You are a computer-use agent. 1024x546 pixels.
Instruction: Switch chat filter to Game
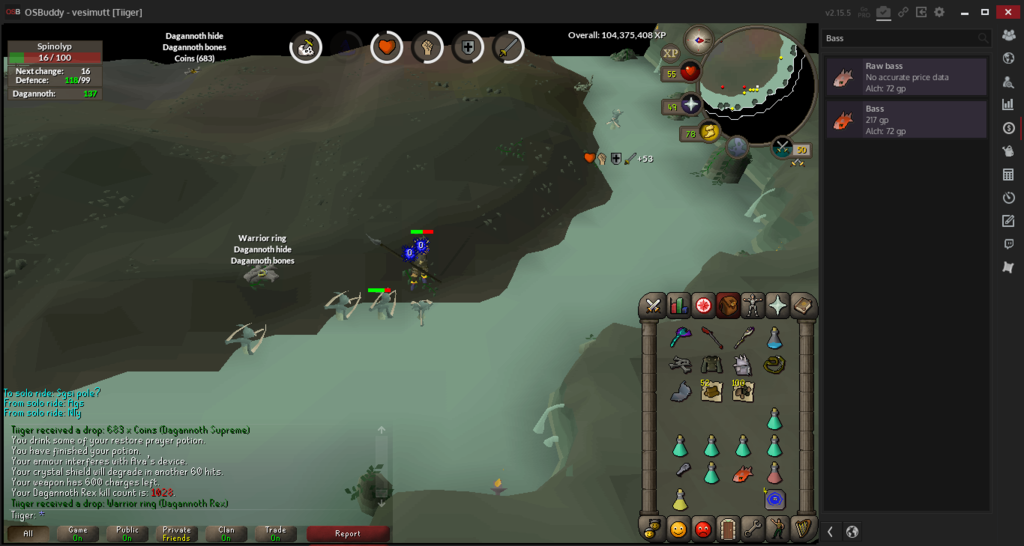tap(78, 534)
